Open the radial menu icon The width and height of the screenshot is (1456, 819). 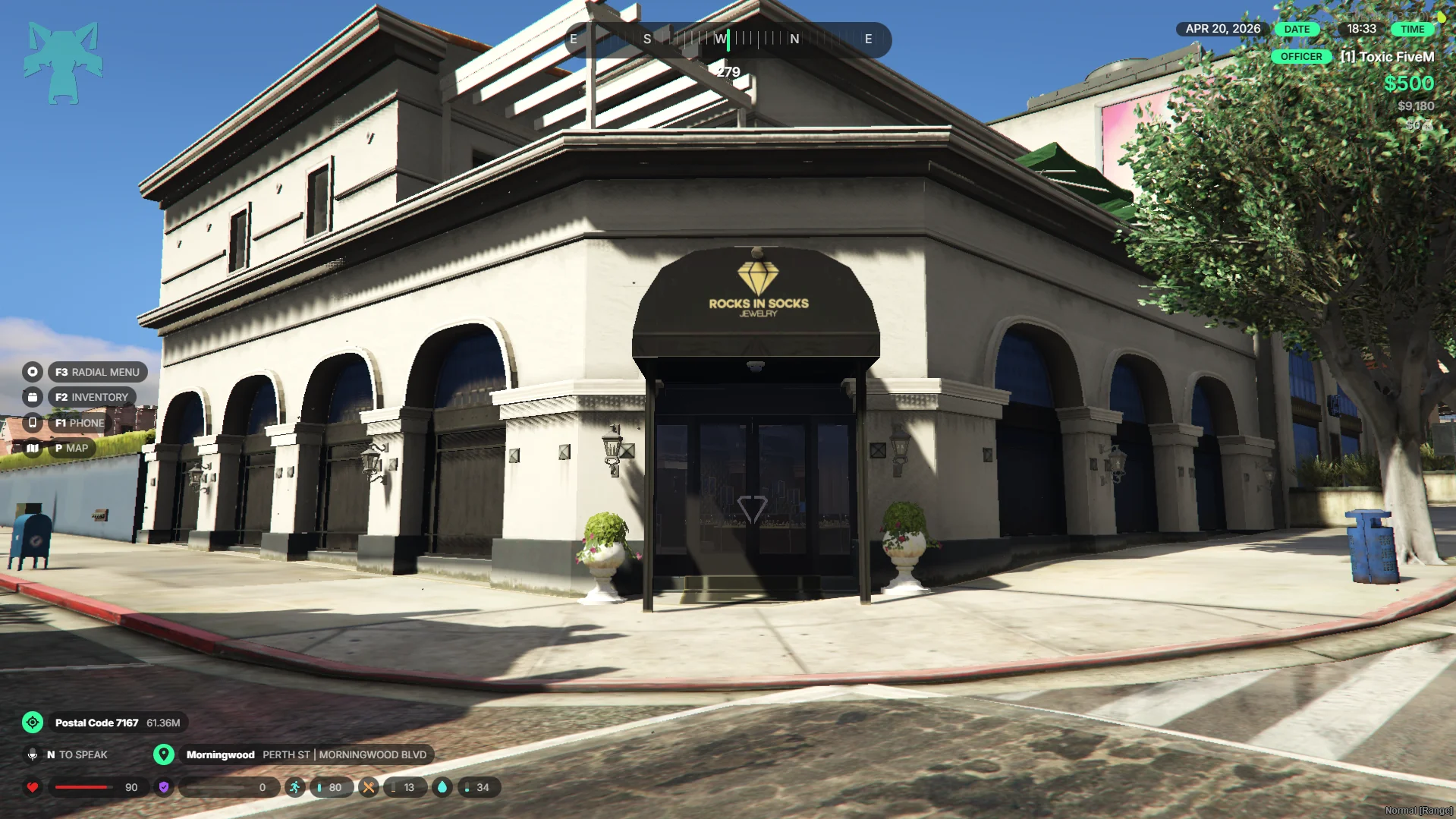click(33, 372)
